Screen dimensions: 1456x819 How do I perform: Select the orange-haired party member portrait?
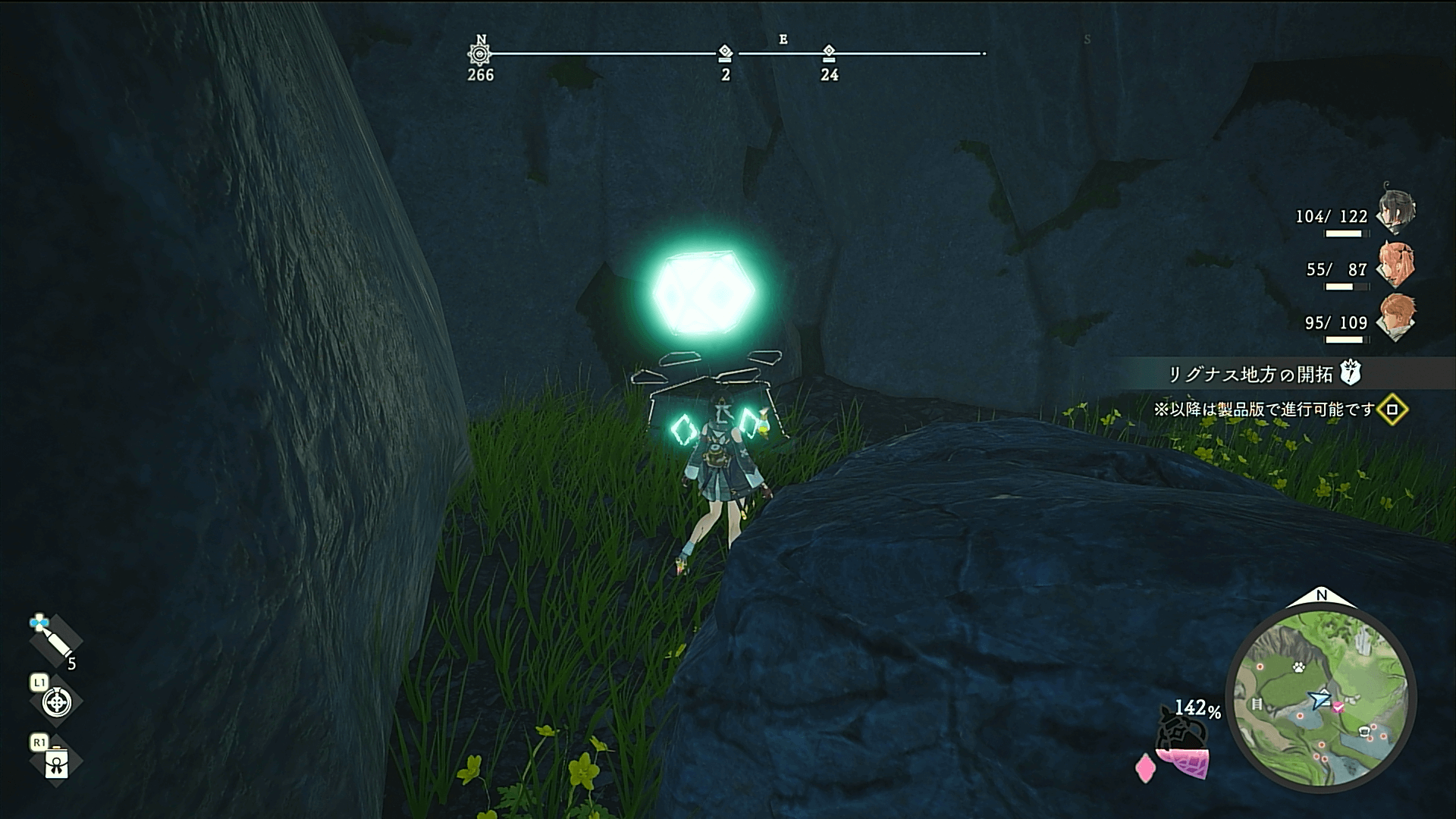1396,318
